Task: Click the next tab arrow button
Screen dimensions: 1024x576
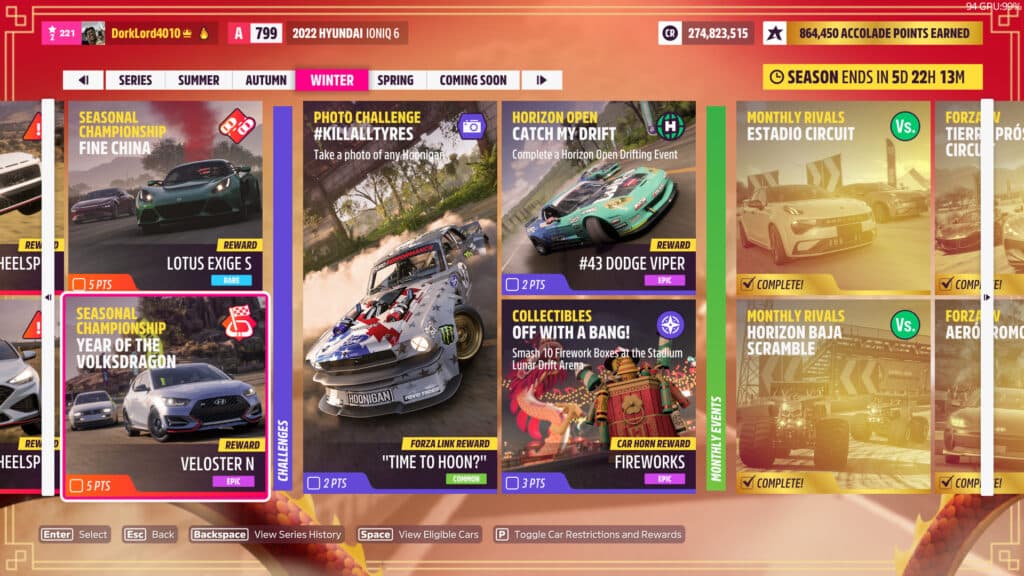Action: [541, 80]
